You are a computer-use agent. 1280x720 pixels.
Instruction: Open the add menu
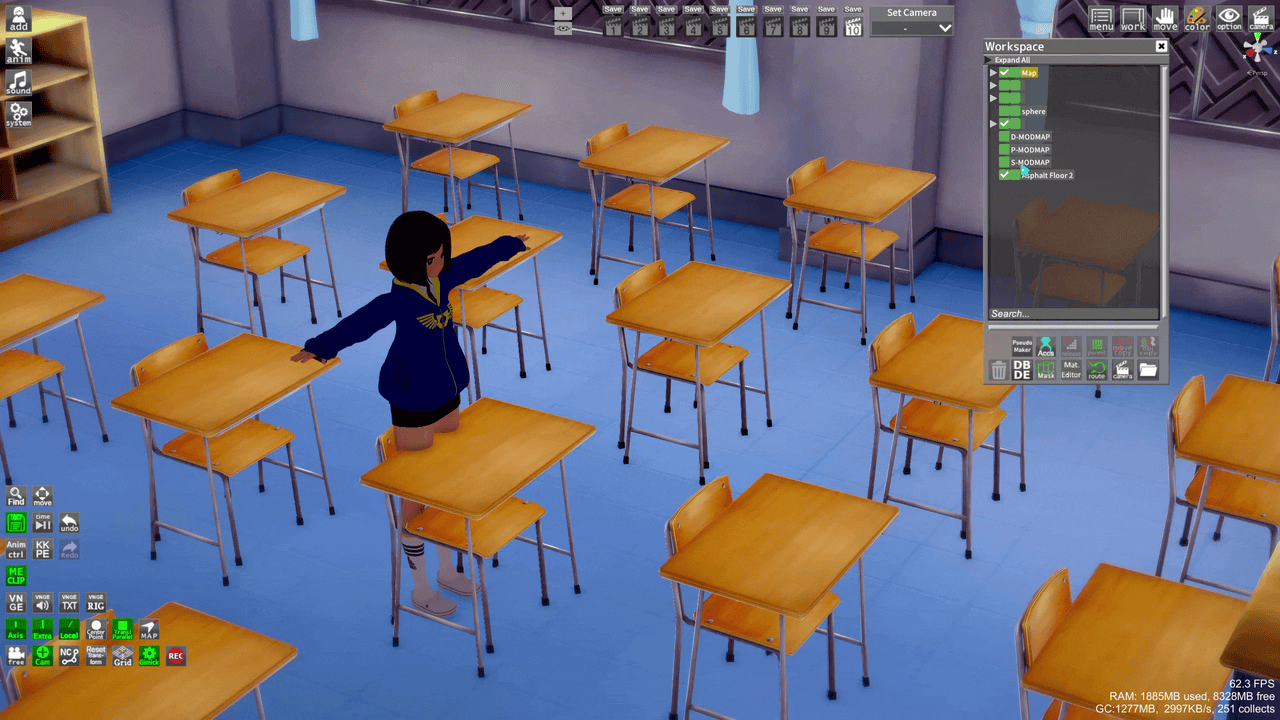pos(18,19)
